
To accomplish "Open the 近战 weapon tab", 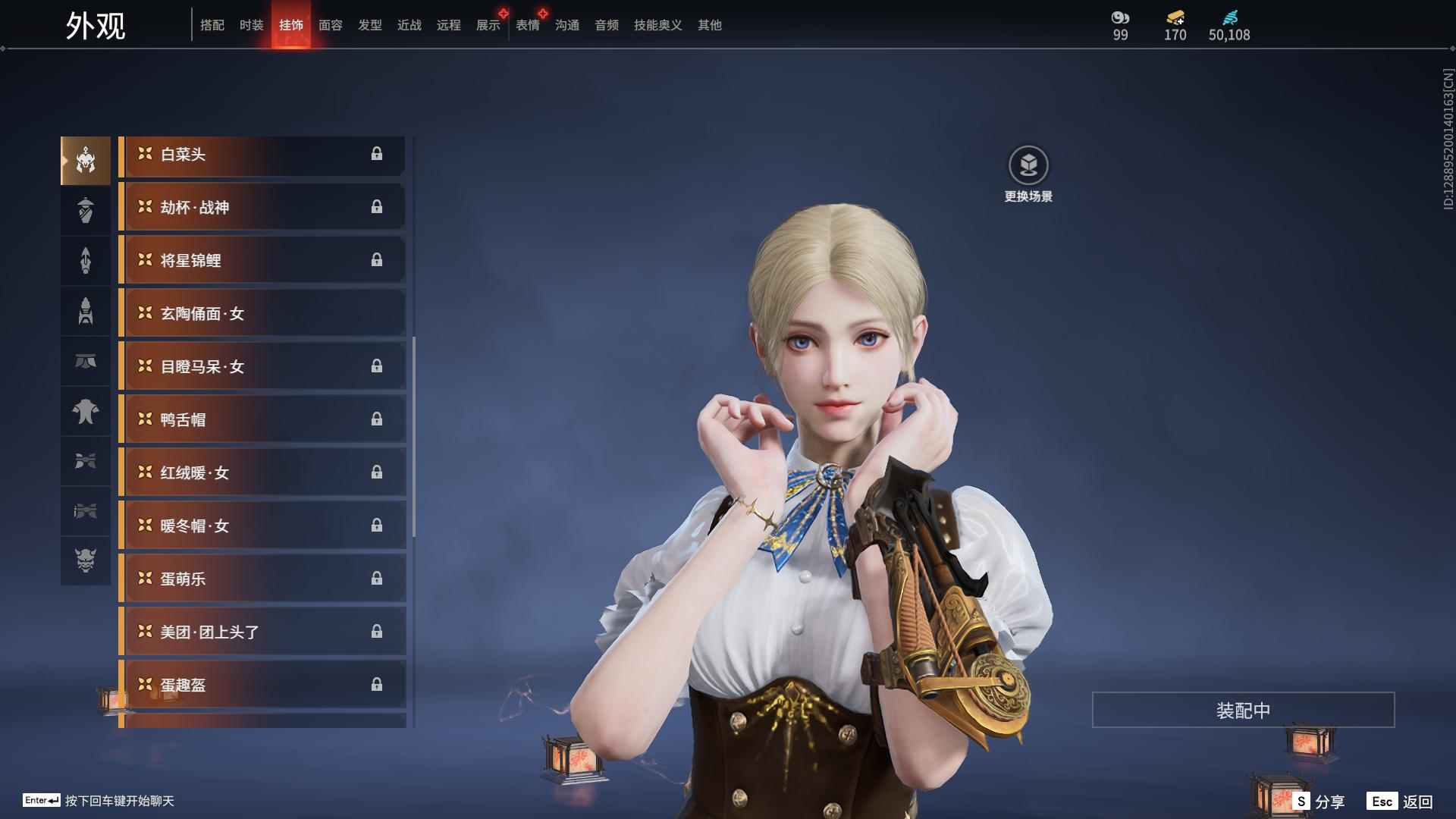I will pos(409,25).
